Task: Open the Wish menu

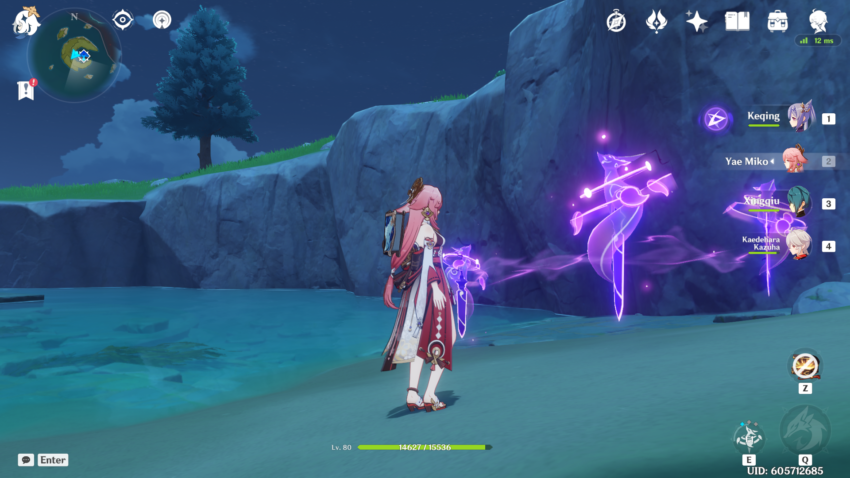Action: click(x=656, y=21)
